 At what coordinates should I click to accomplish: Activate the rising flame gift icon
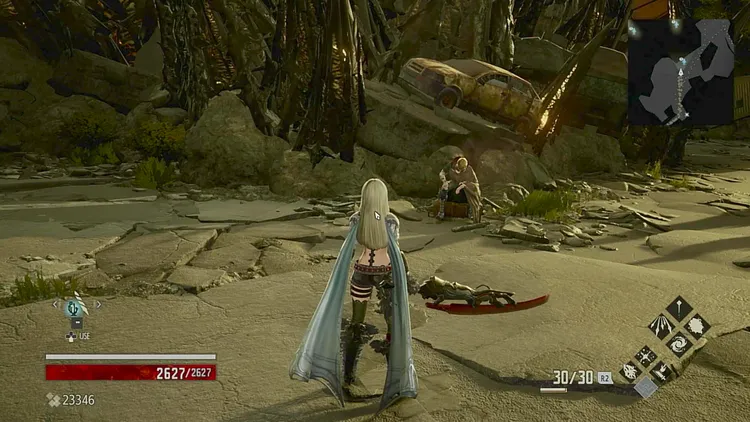tap(662, 372)
